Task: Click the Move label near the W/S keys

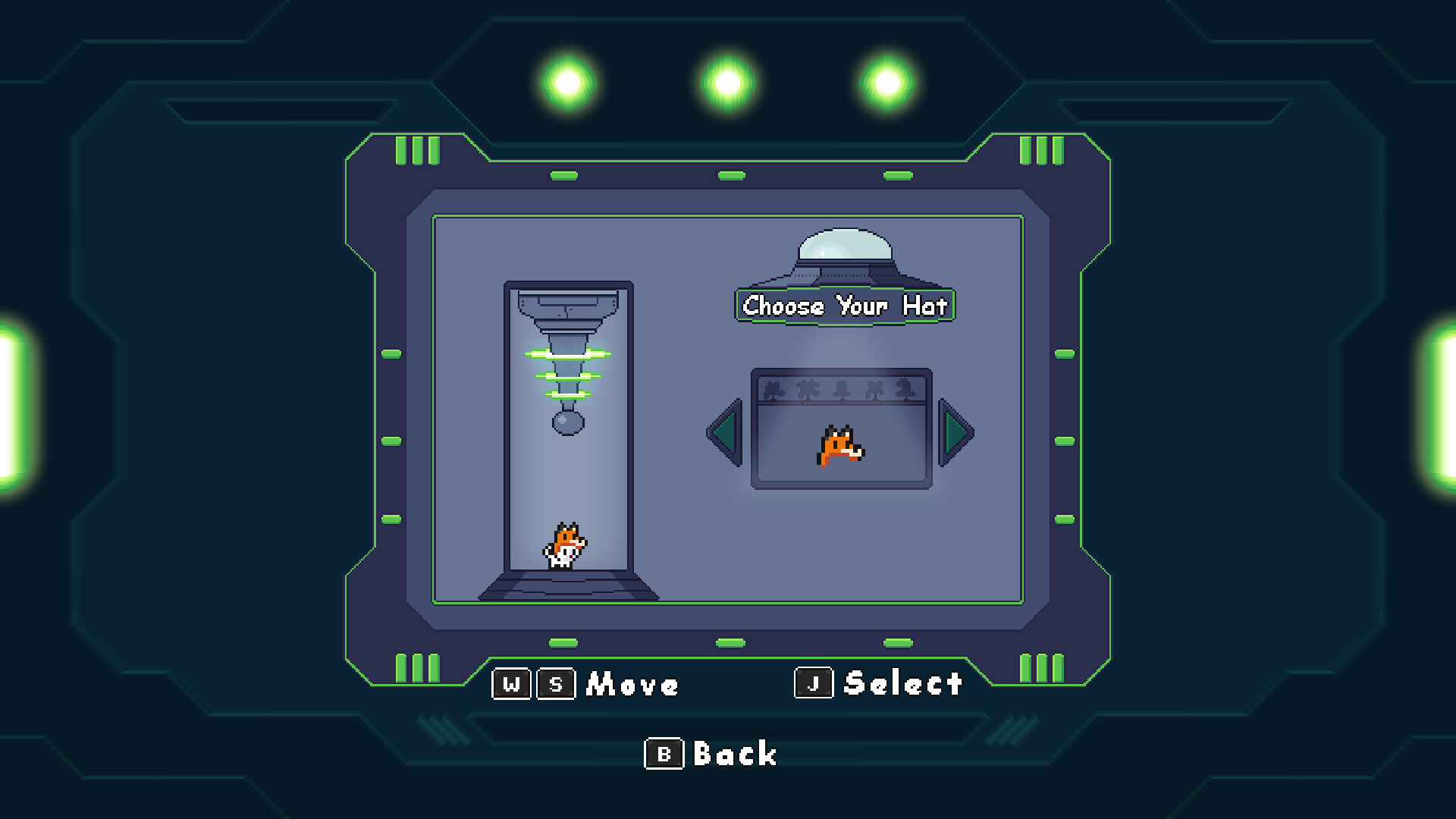Action: 632,685
